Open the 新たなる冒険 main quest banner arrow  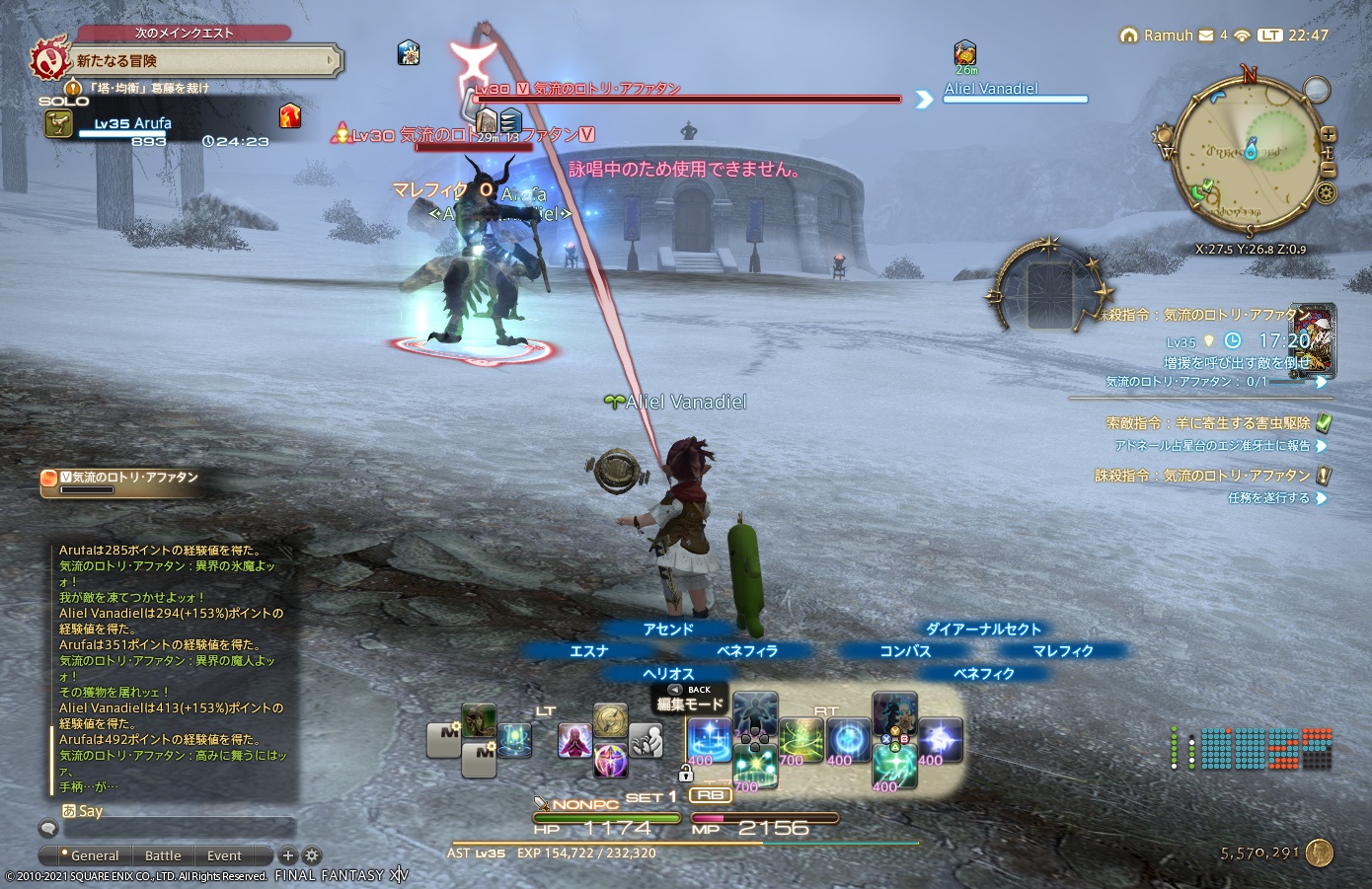click(333, 59)
